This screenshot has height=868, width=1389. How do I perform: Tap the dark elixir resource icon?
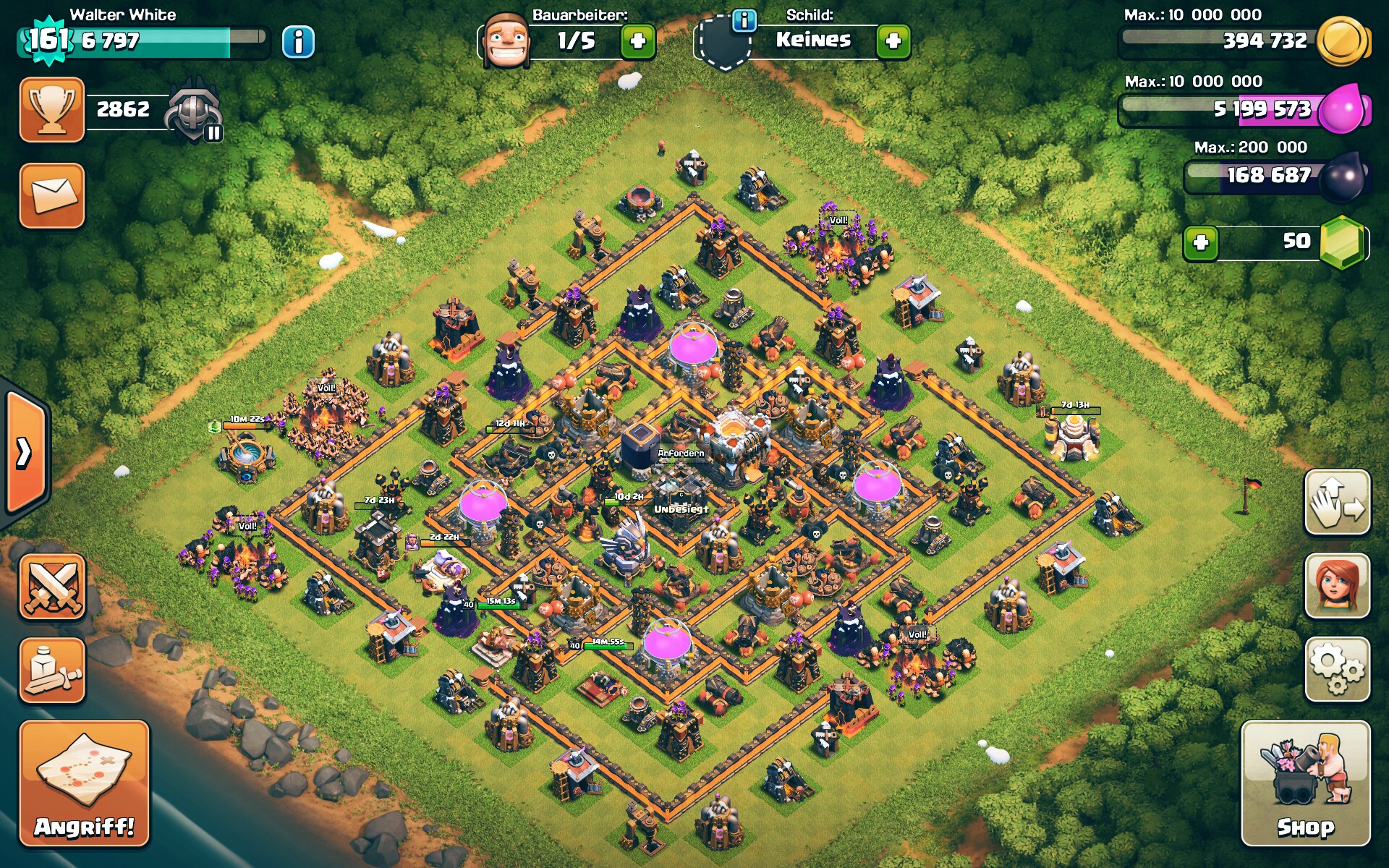(x=1343, y=176)
